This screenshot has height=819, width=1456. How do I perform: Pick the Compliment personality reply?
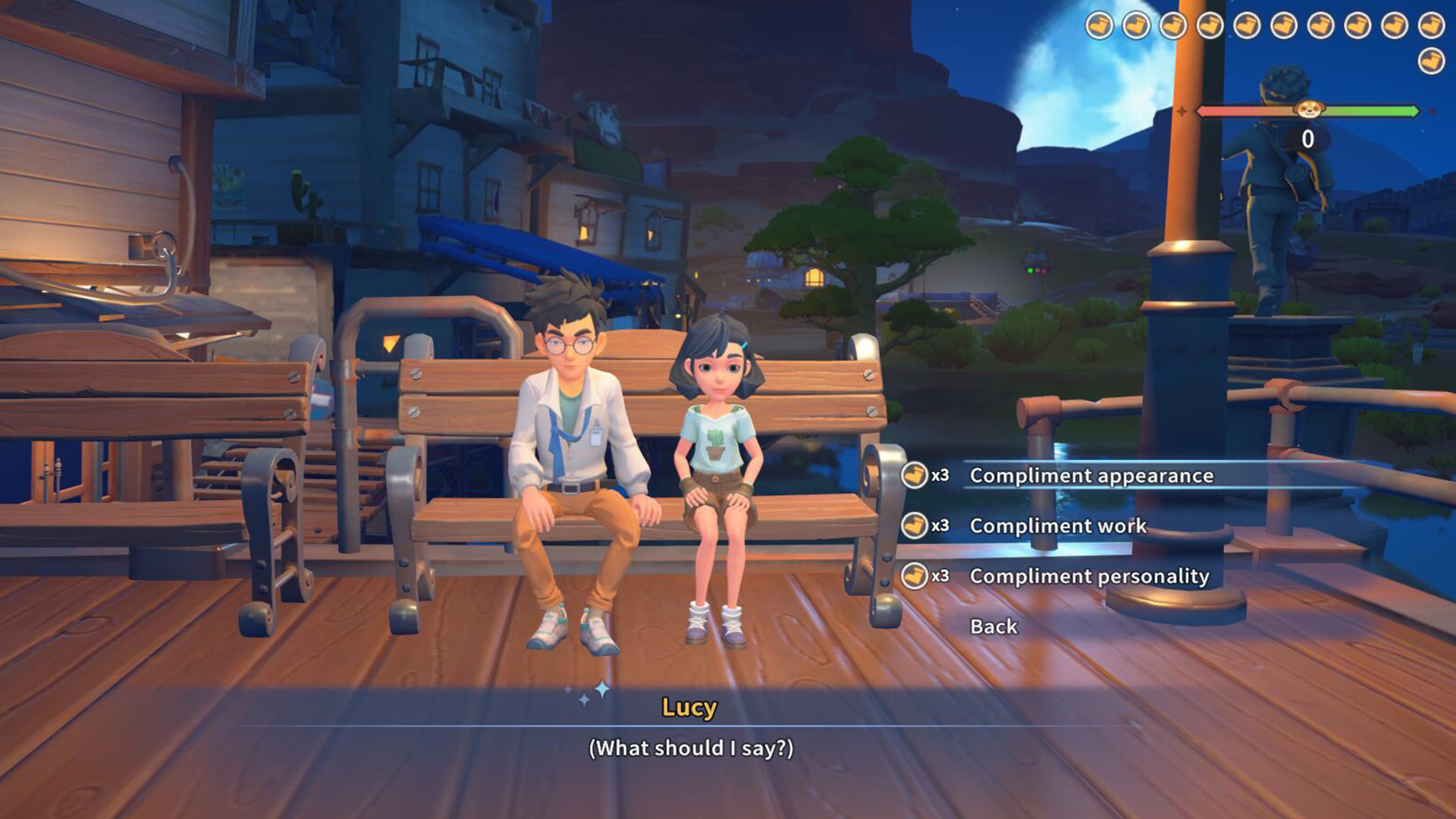1089,576
